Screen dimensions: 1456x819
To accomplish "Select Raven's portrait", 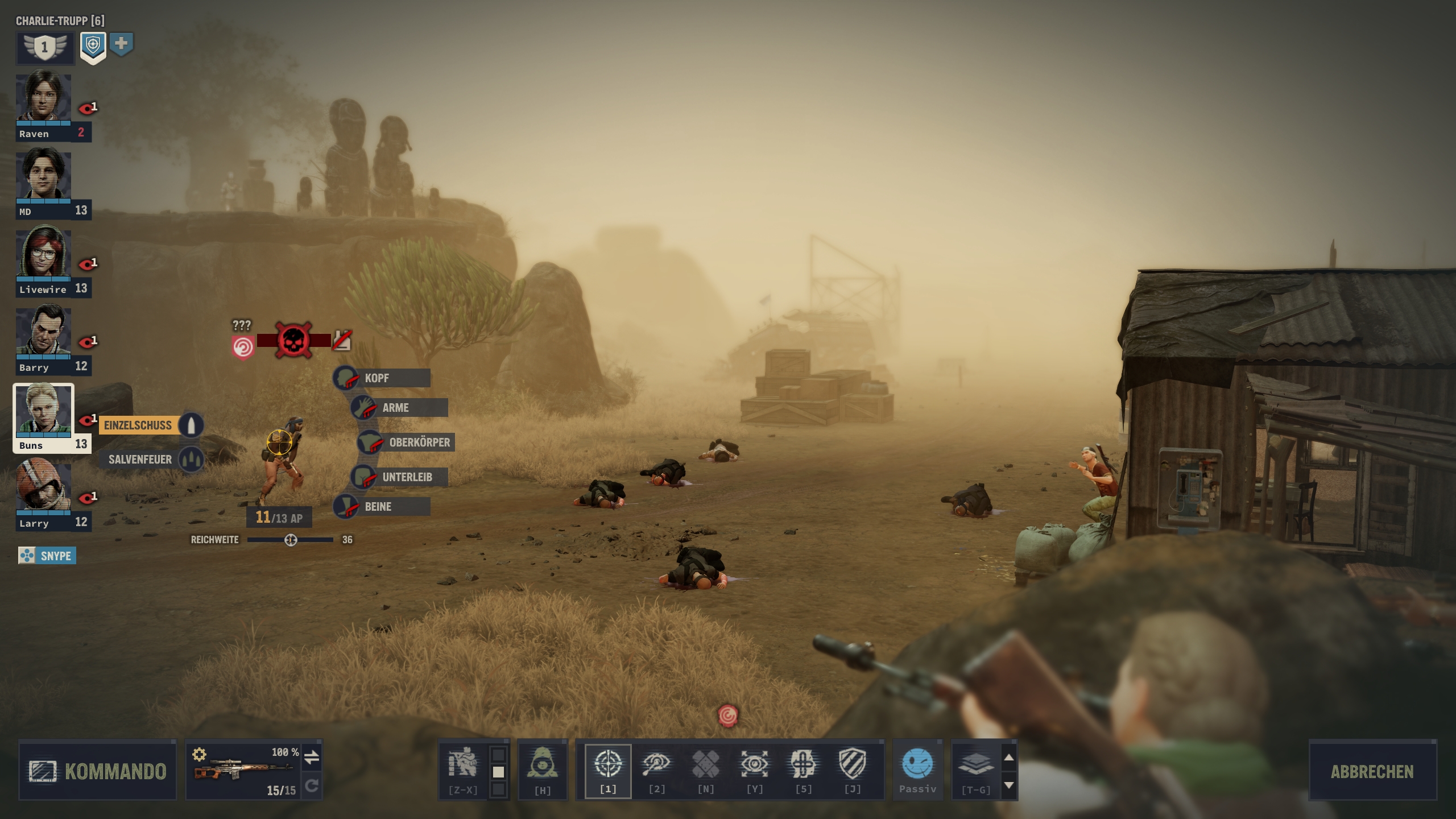I will [44, 100].
